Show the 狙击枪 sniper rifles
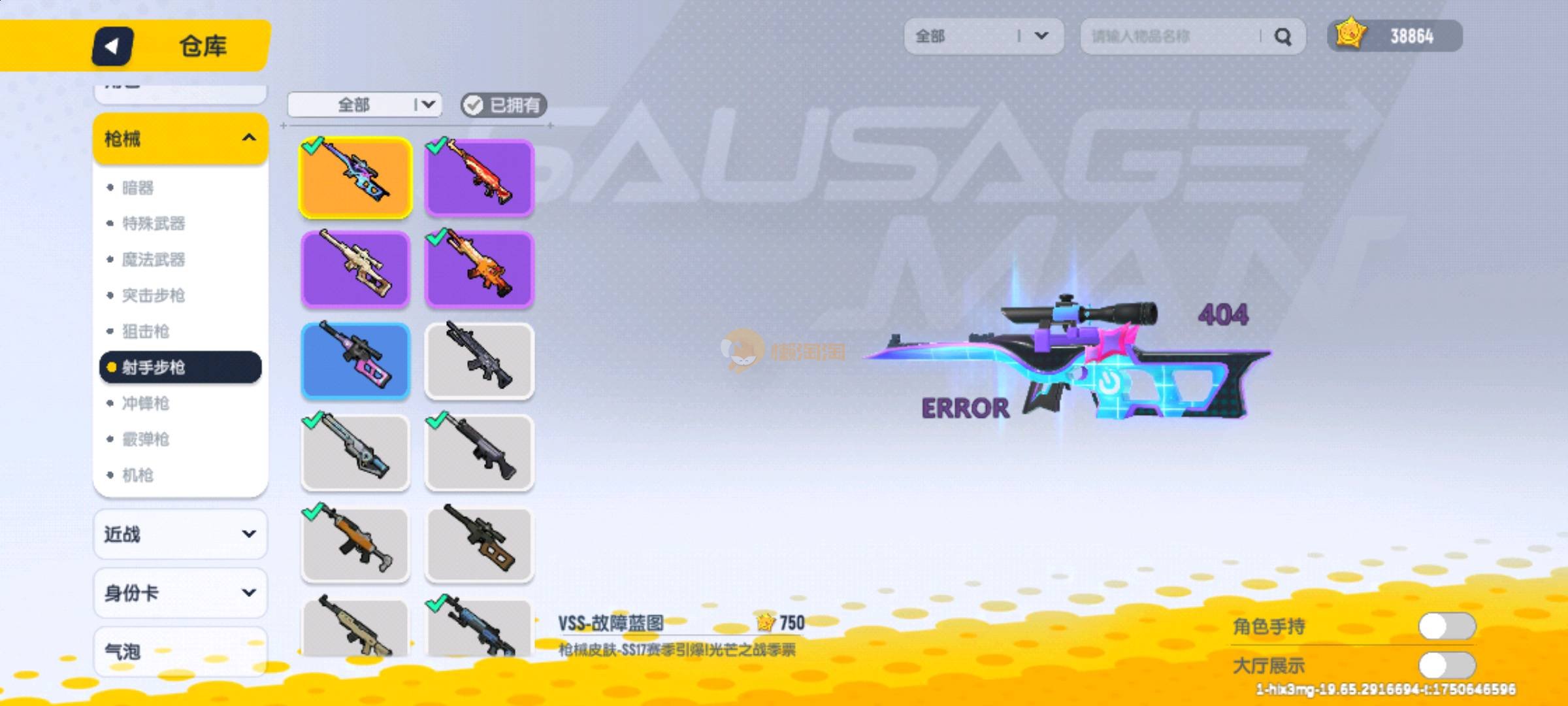Screen dimensions: 1568x706 point(146,331)
